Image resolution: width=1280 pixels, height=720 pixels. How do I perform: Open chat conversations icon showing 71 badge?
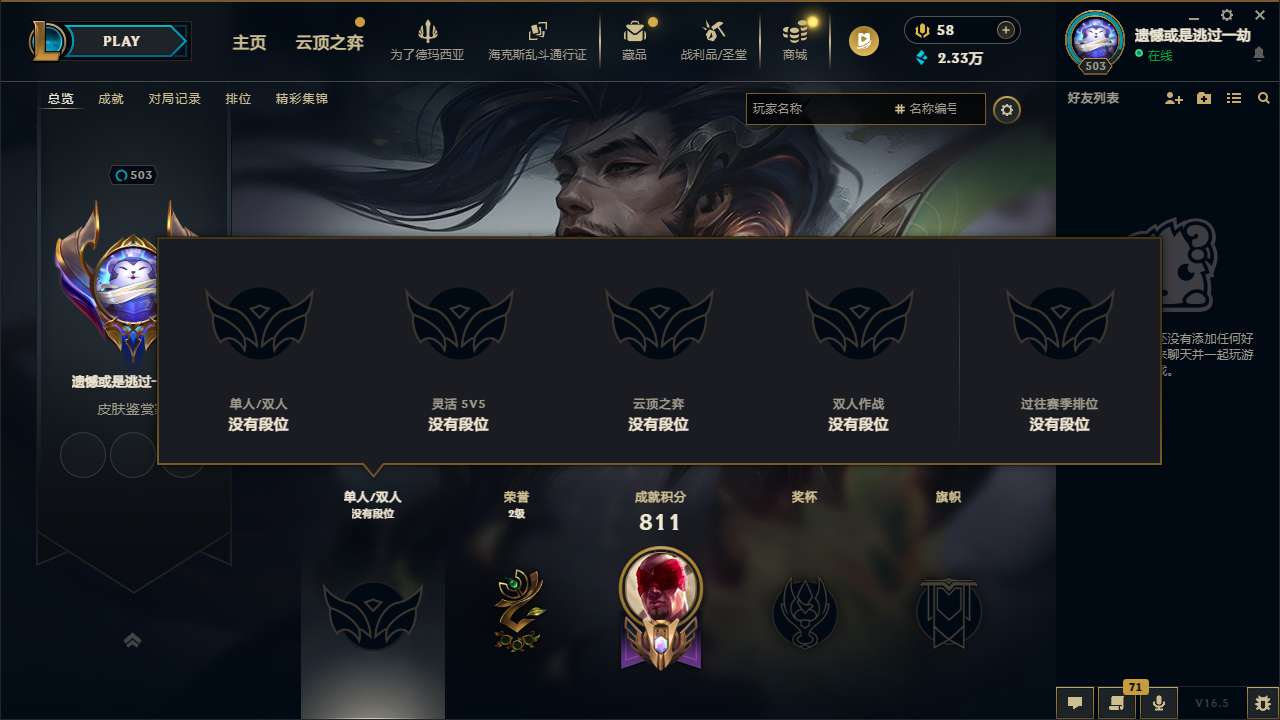pyautogui.click(x=1117, y=703)
